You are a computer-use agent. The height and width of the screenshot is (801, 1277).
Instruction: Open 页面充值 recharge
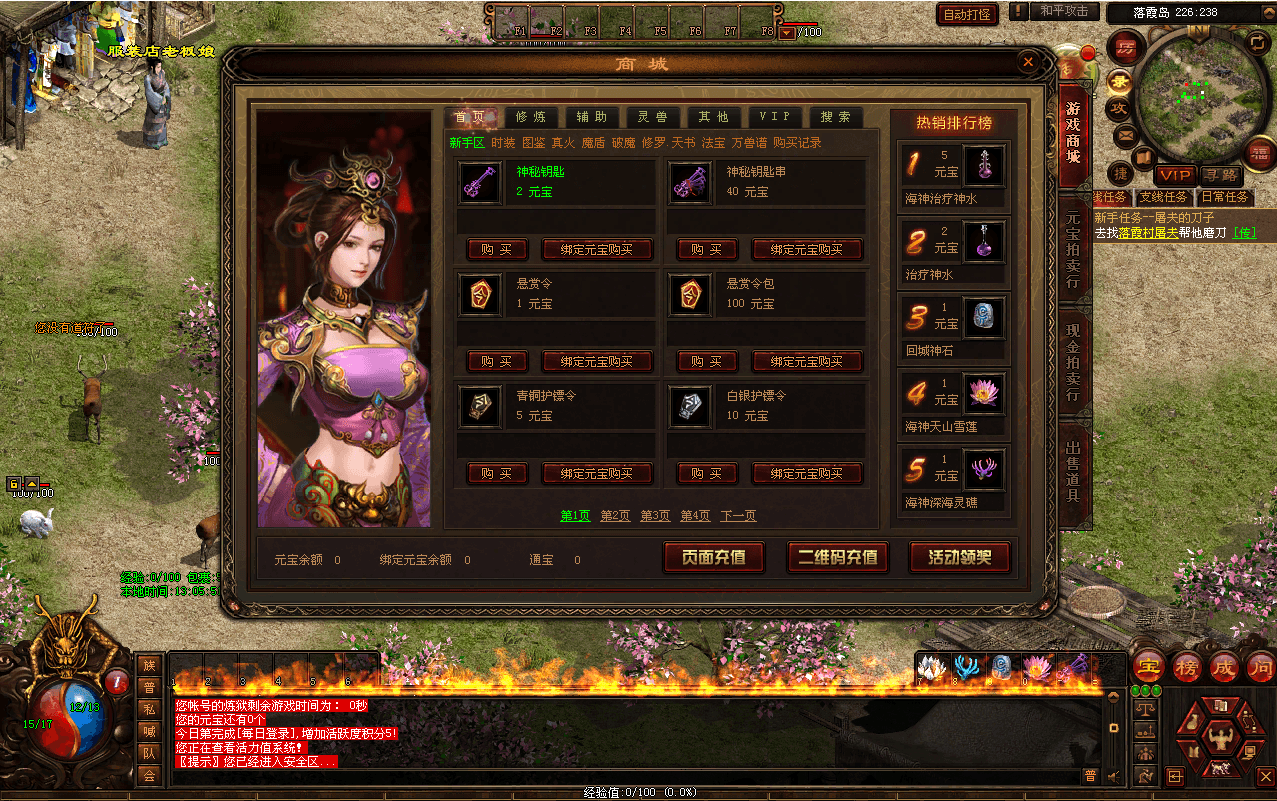coord(714,557)
